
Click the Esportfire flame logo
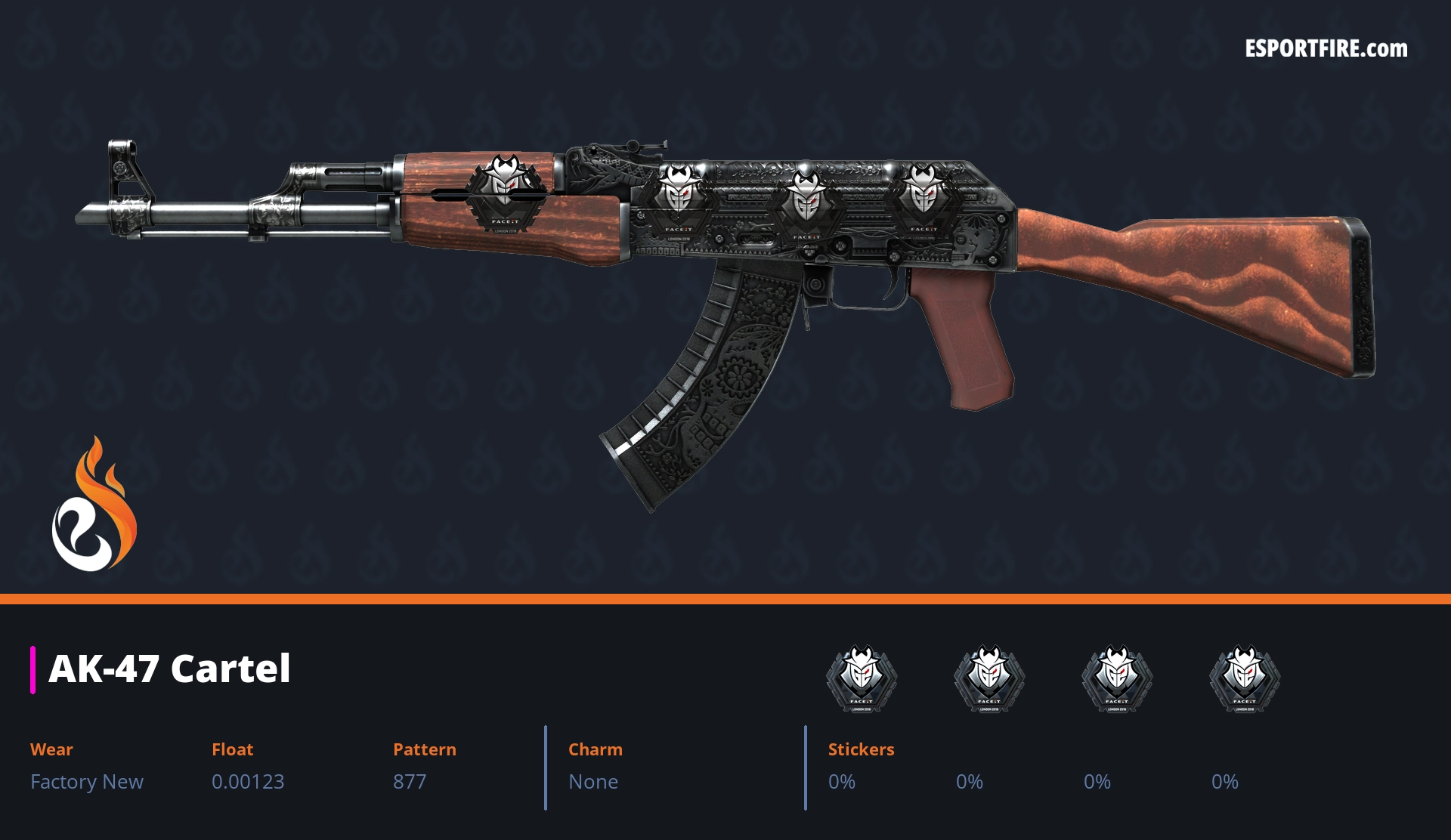coord(94,505)
